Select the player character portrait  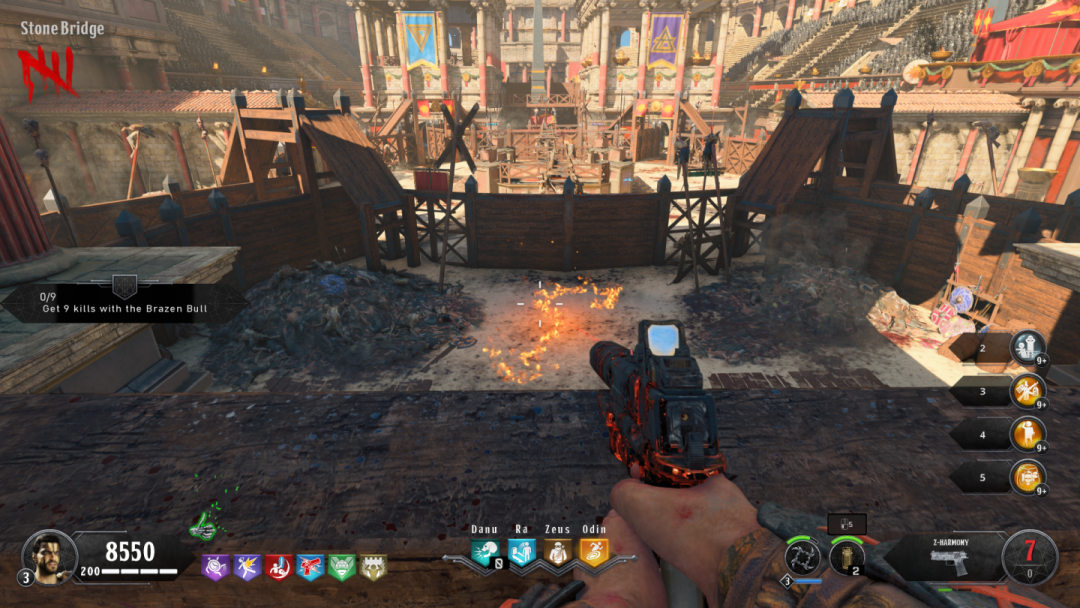[x=47, y=554]
